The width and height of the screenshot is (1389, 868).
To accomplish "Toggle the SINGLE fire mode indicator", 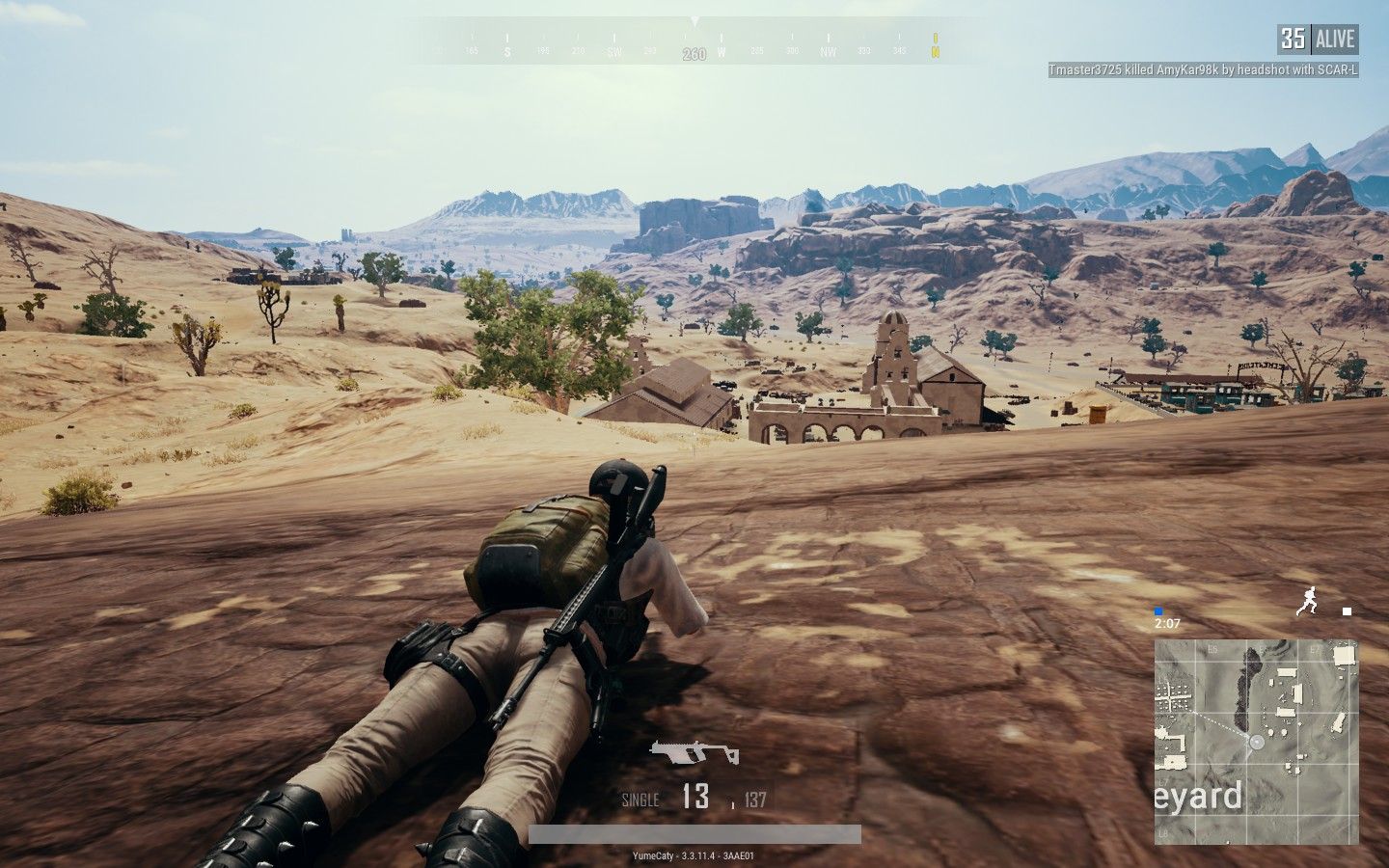I will pos(640,800).
